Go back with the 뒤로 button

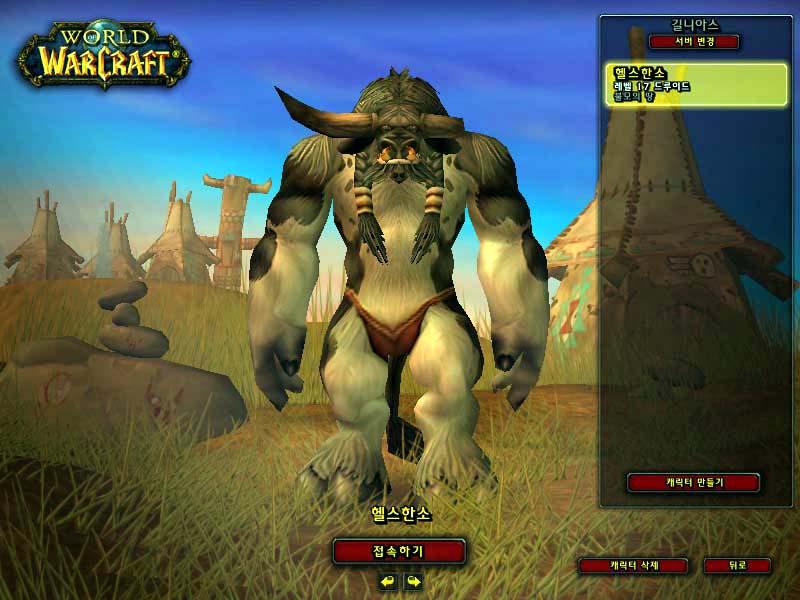coord(737,566)
